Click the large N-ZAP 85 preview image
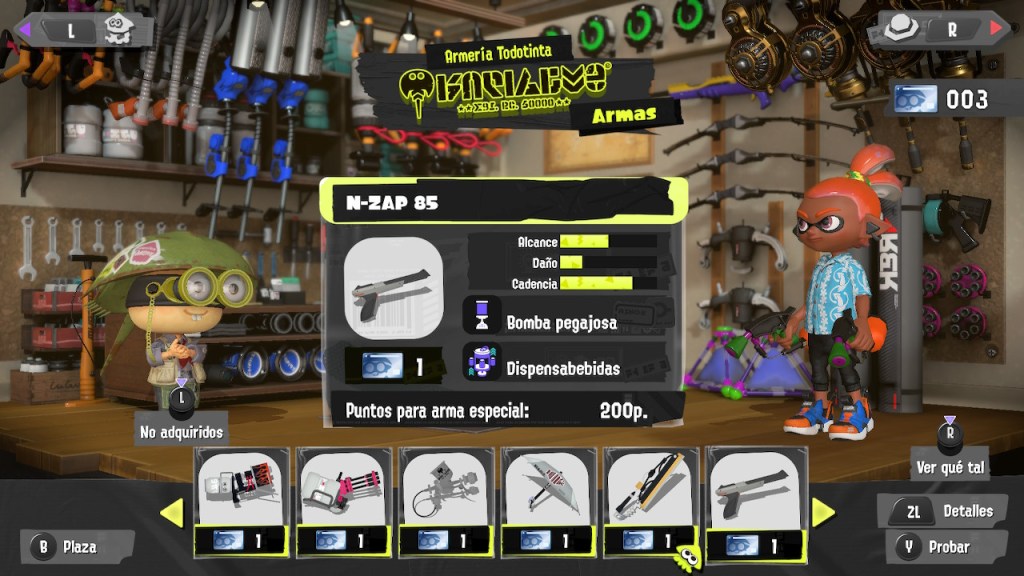 coord(393,288)
